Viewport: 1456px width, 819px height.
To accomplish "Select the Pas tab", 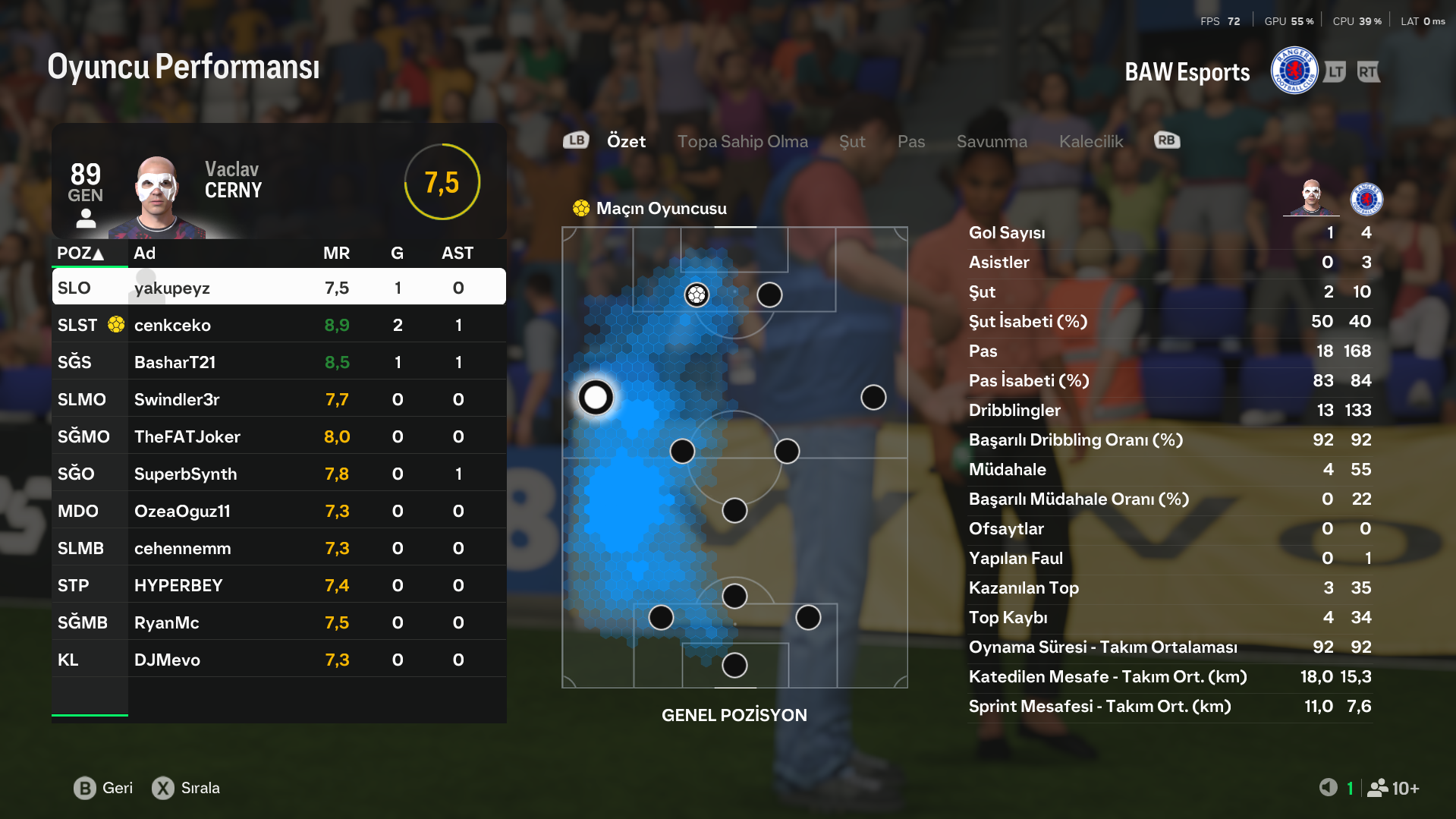I will 910,141.
